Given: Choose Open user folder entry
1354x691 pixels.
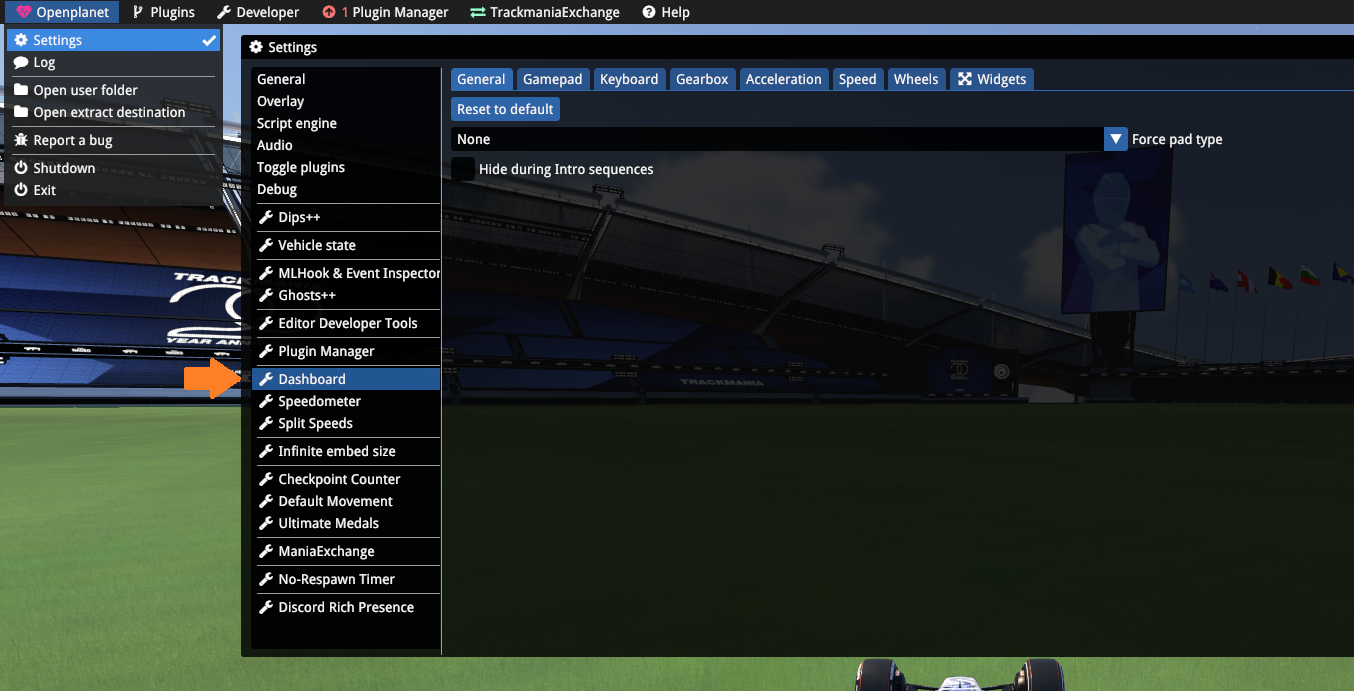Looking at the screenshot, I should click(x=85, y=90).
